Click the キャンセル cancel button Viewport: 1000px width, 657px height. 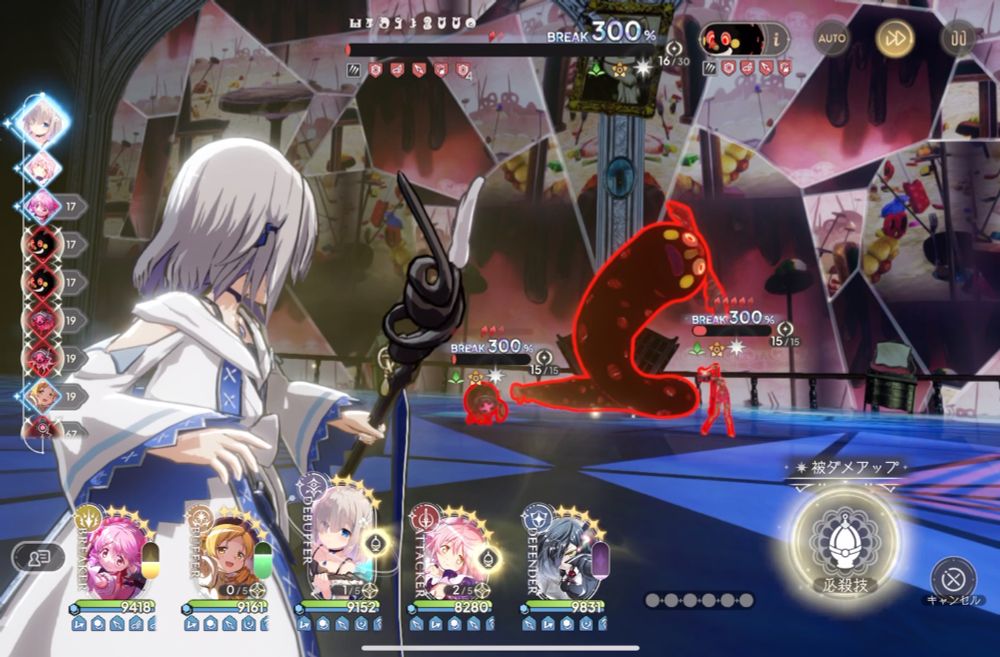coord(952,578)
